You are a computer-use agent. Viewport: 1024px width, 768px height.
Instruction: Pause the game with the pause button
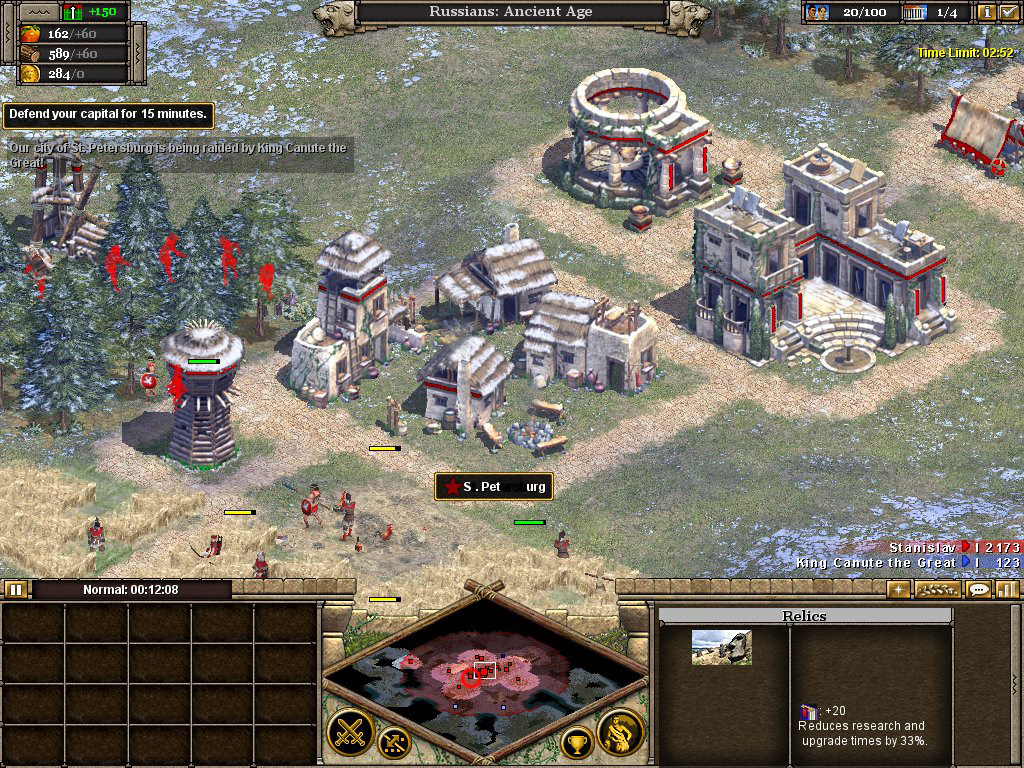tap(15, 589)
